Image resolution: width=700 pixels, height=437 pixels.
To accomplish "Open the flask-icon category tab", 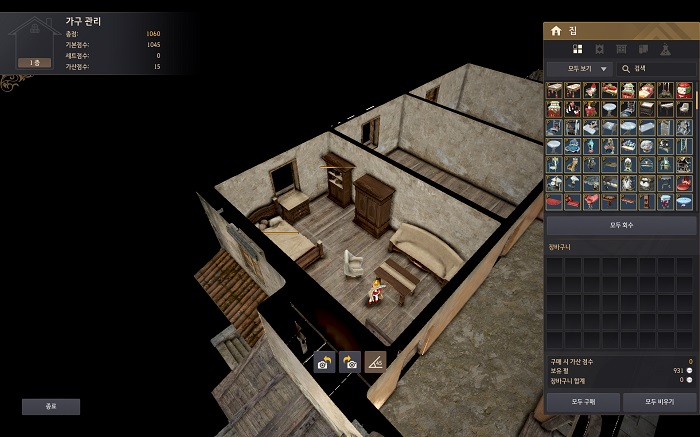I will point(665,48).
